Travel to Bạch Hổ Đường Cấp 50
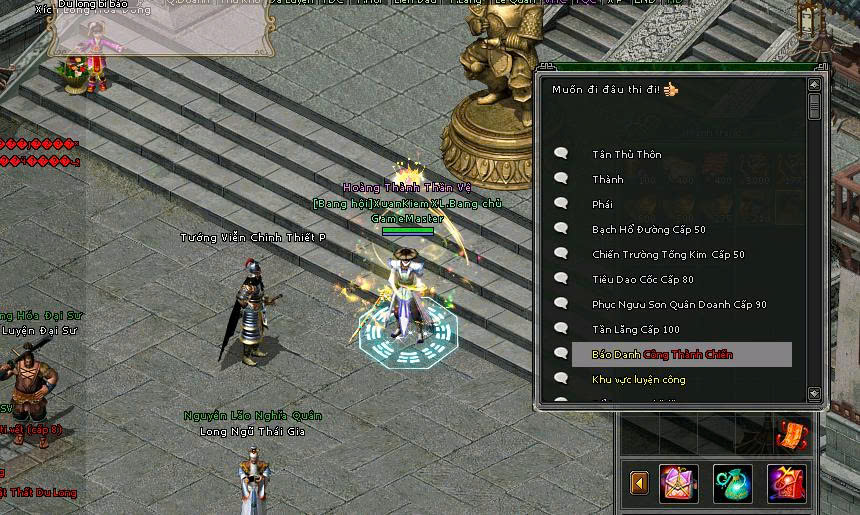This screenshot has height=515, width=860. (x=648, y=229)
